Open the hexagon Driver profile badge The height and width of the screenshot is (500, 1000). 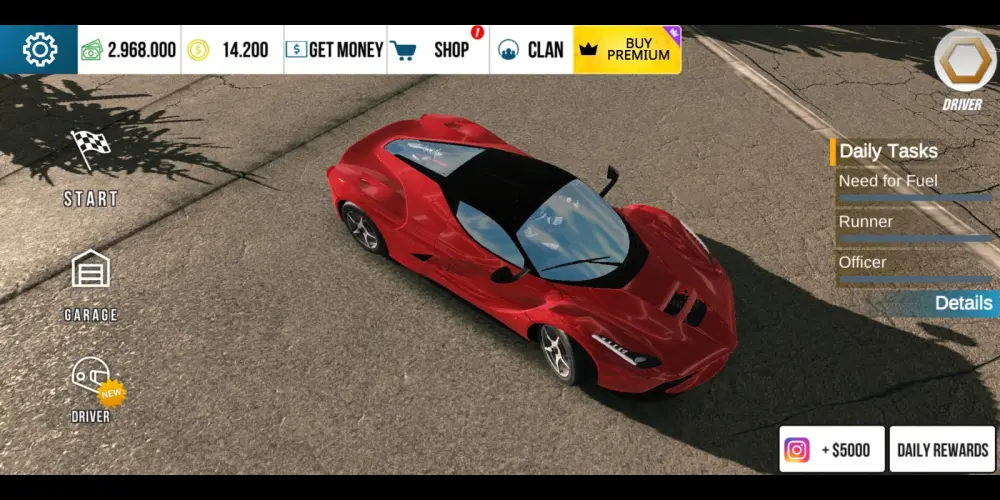964,64
